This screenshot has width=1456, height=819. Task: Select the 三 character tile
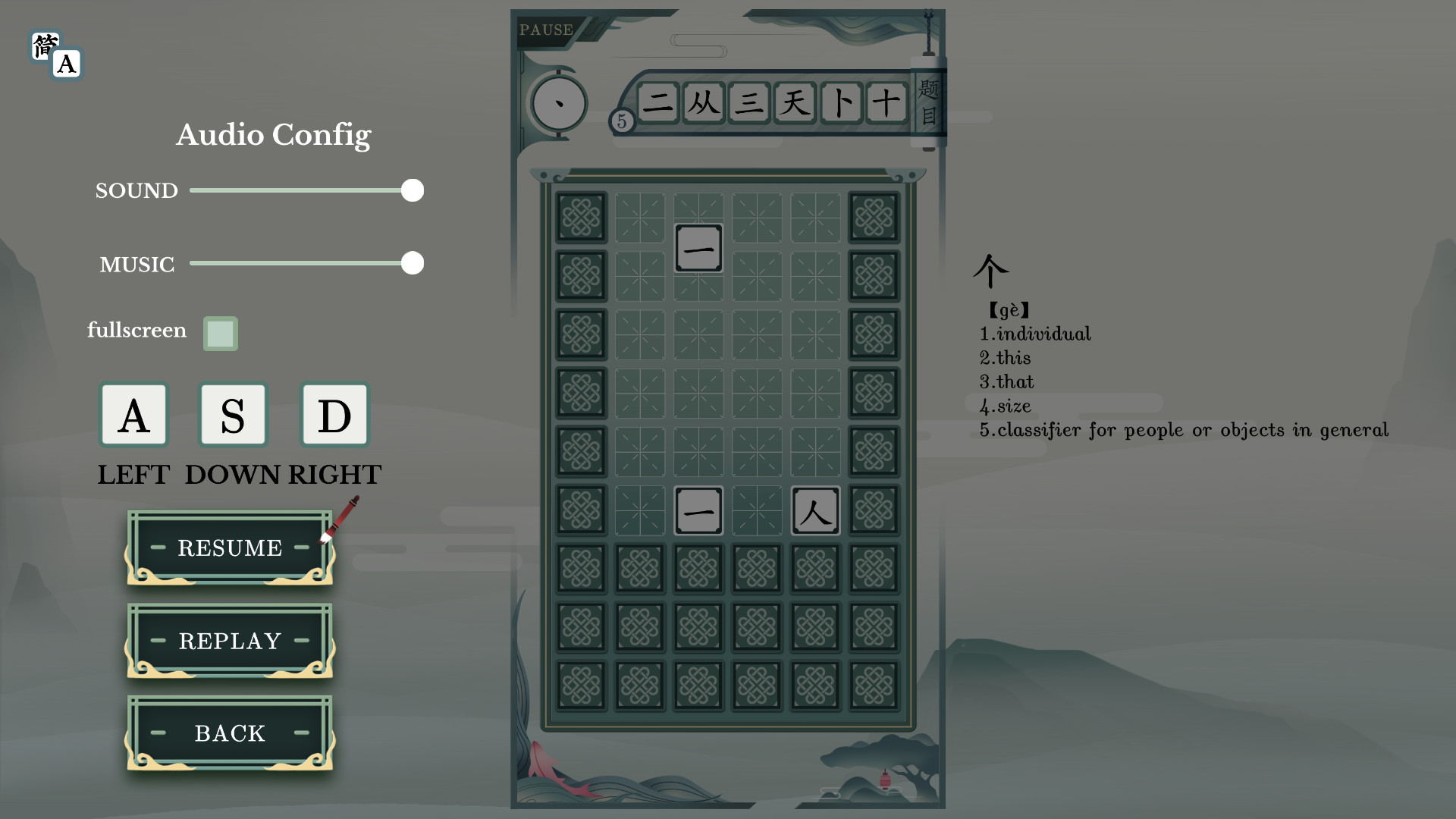click(750, 103)
